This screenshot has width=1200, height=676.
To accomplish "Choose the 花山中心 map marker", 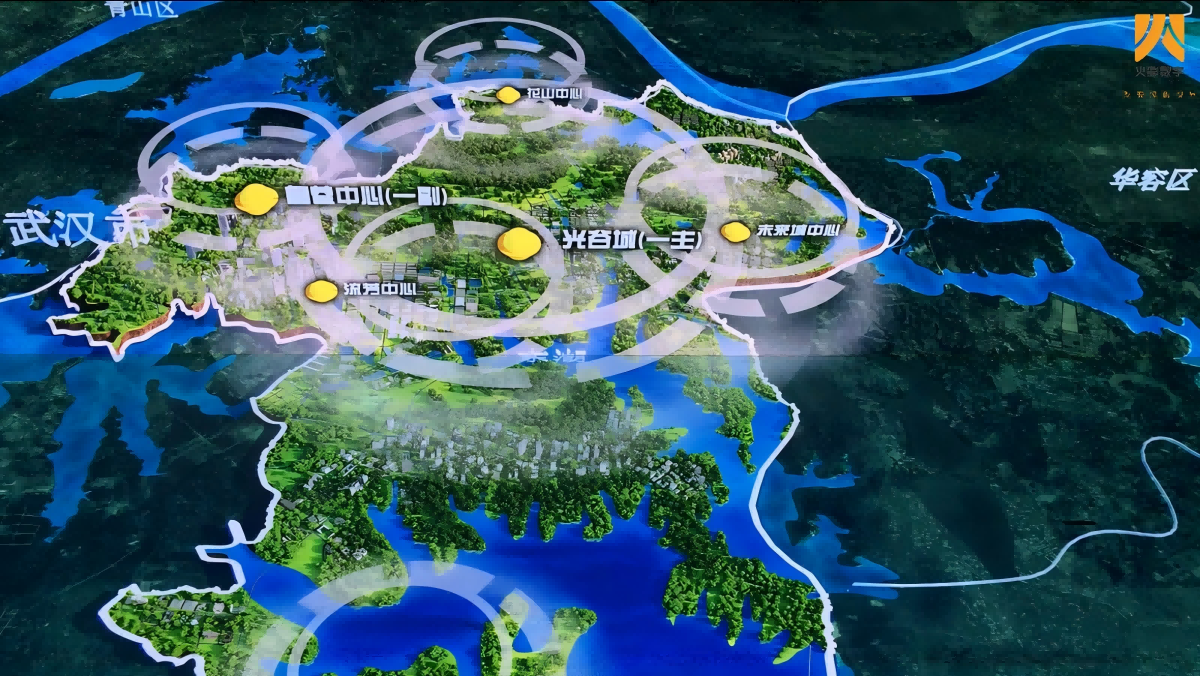I will click(x=508, y=95).
